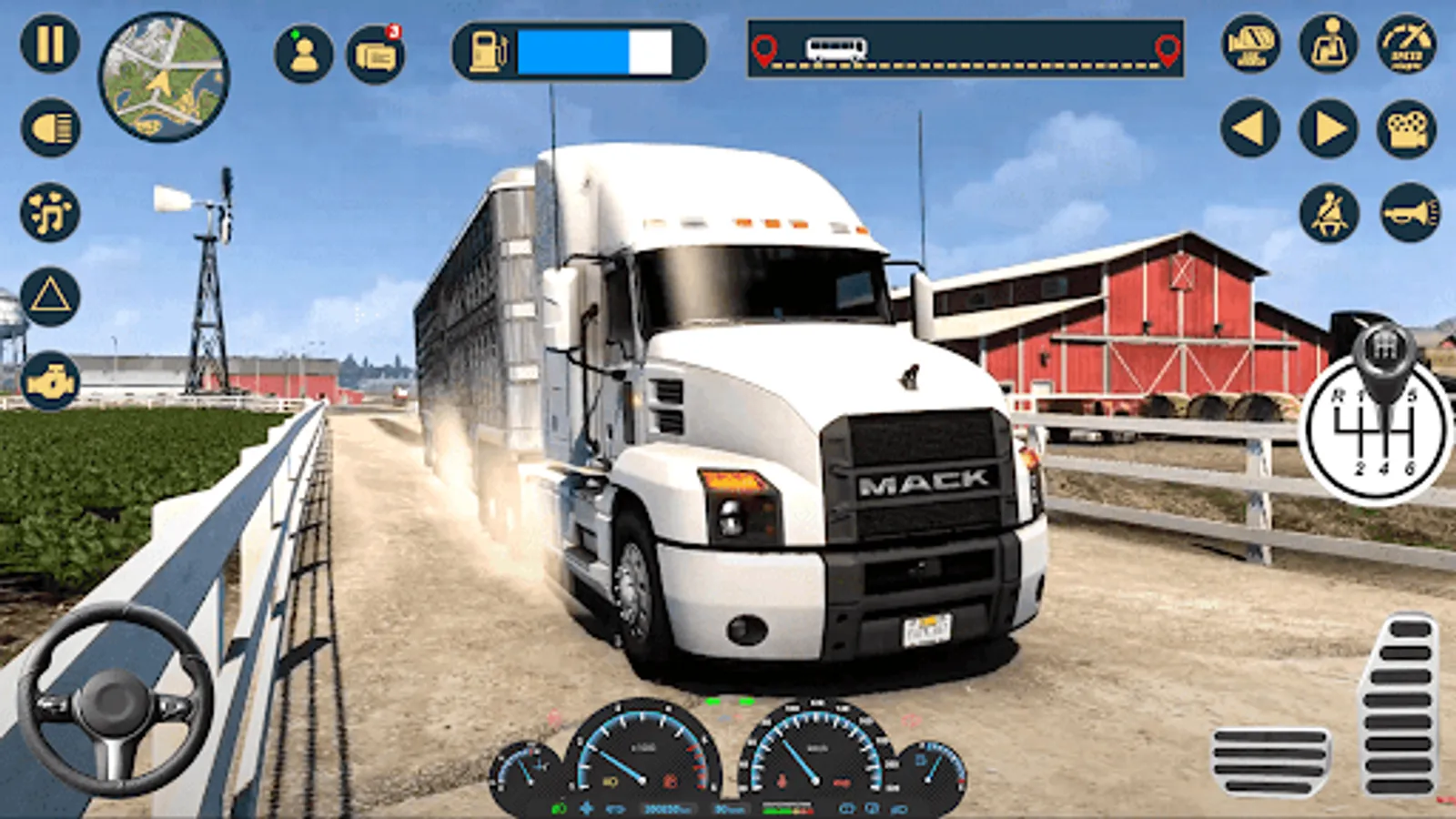
Task: Switch camera view with the camera icon
Action: tap(1407, 128)
